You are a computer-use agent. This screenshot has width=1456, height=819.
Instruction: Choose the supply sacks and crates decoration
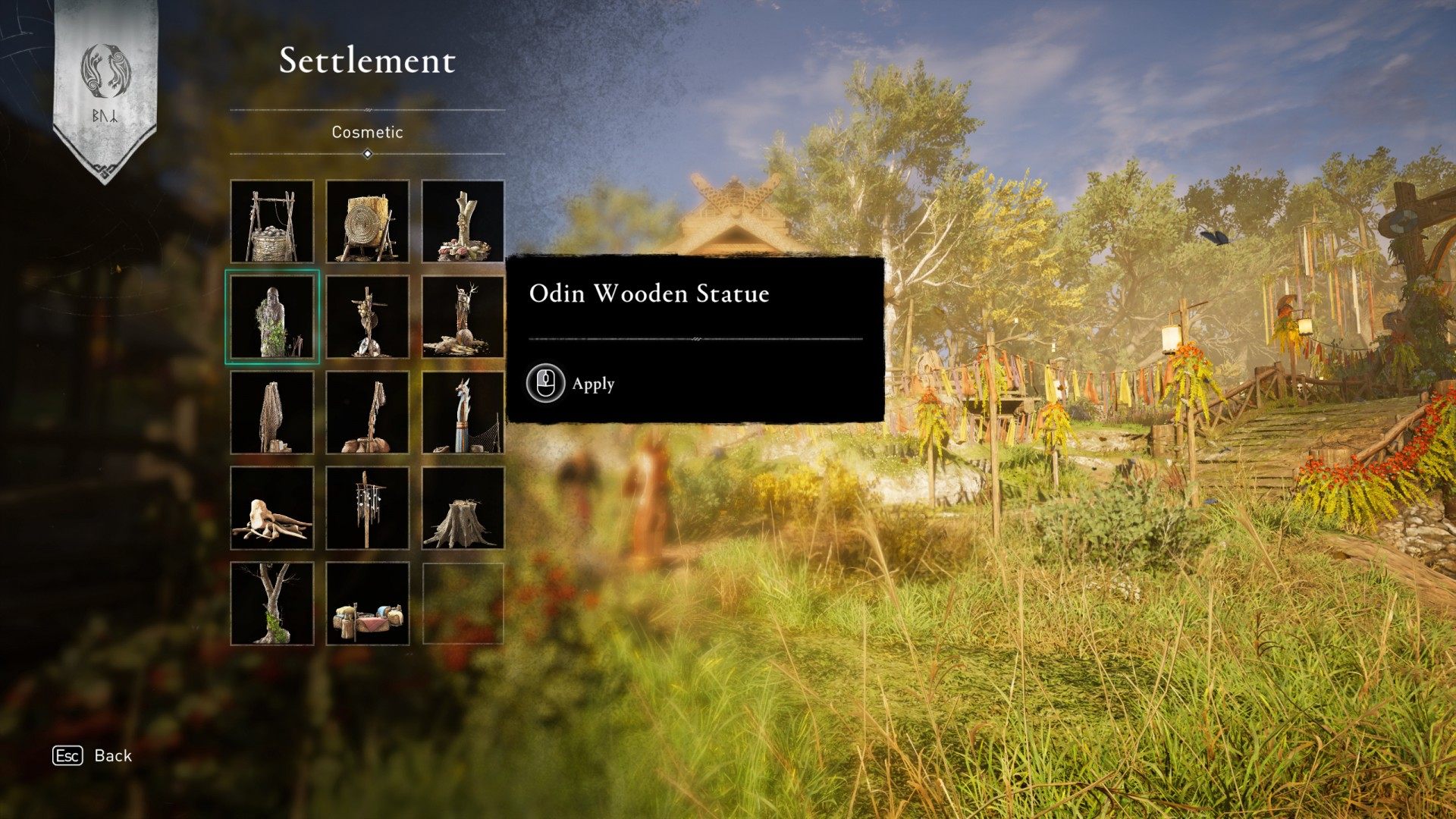(x=368, y=604)
